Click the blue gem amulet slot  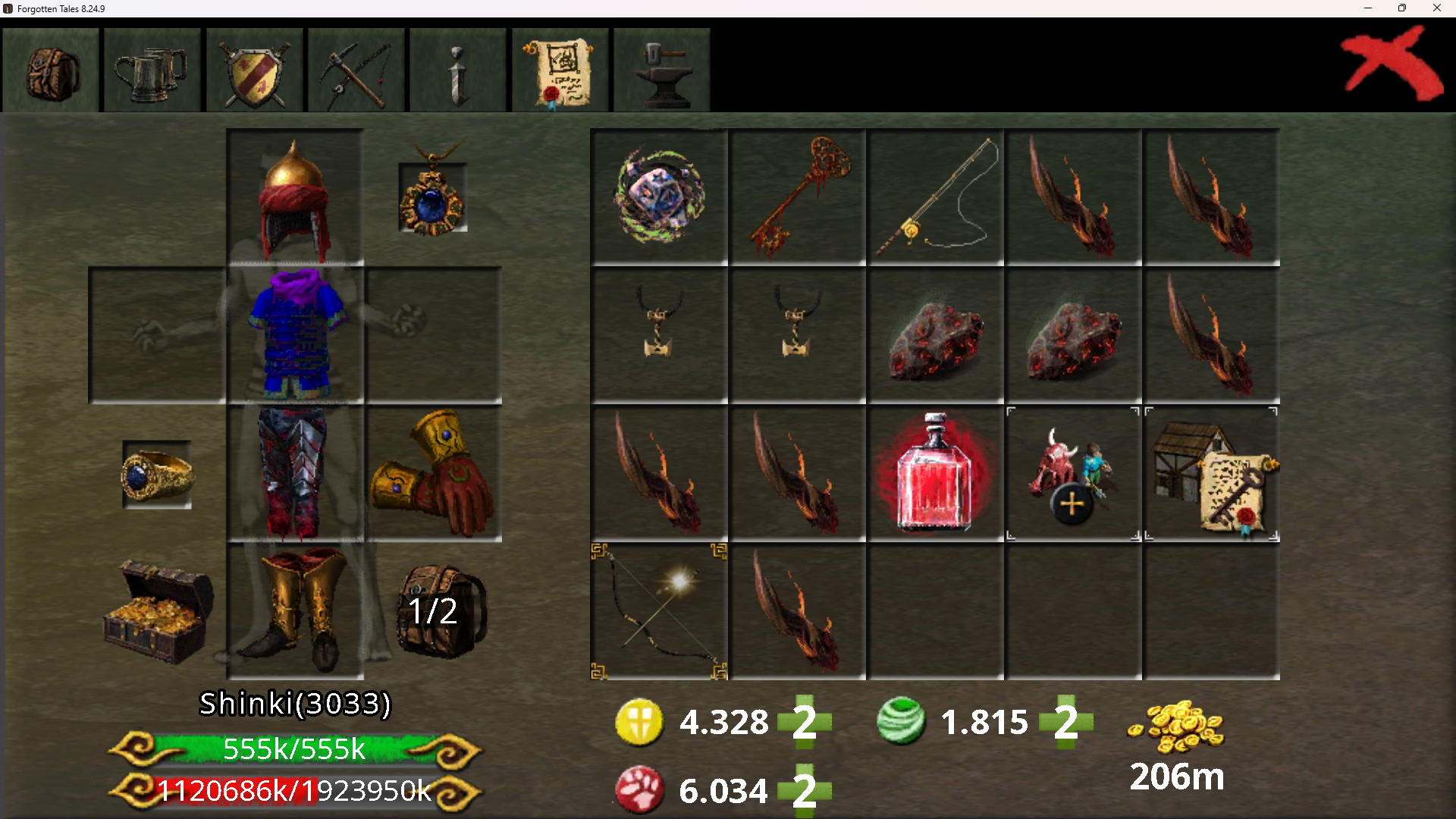(433, 194)
